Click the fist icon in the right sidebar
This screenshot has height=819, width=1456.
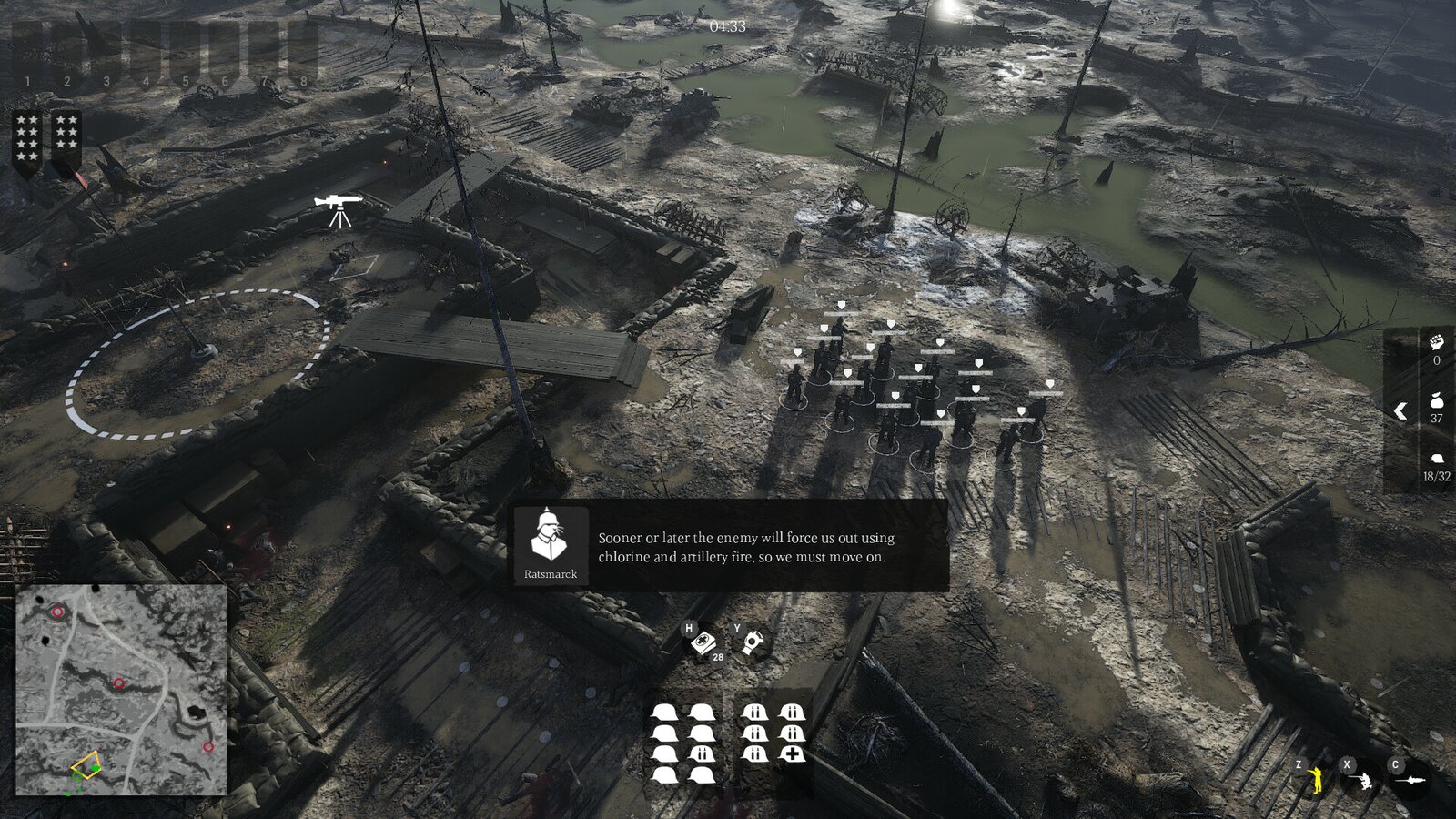click(x=1437, y=343)
